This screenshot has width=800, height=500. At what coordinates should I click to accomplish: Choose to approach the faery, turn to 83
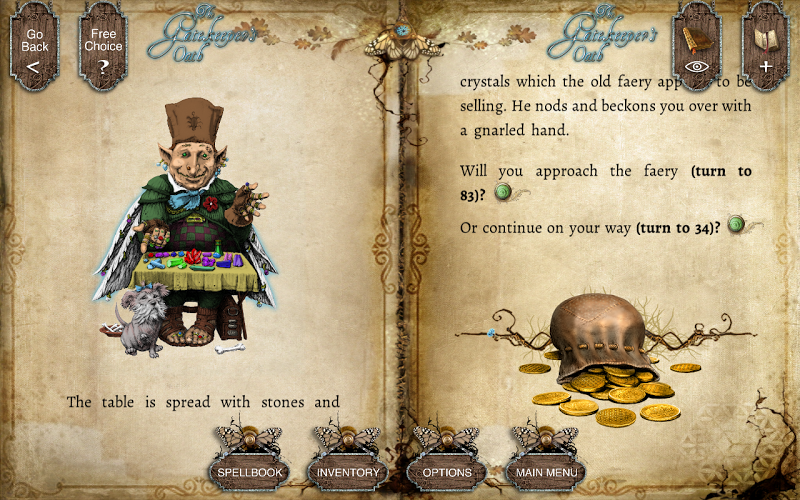tap(504, 192)
